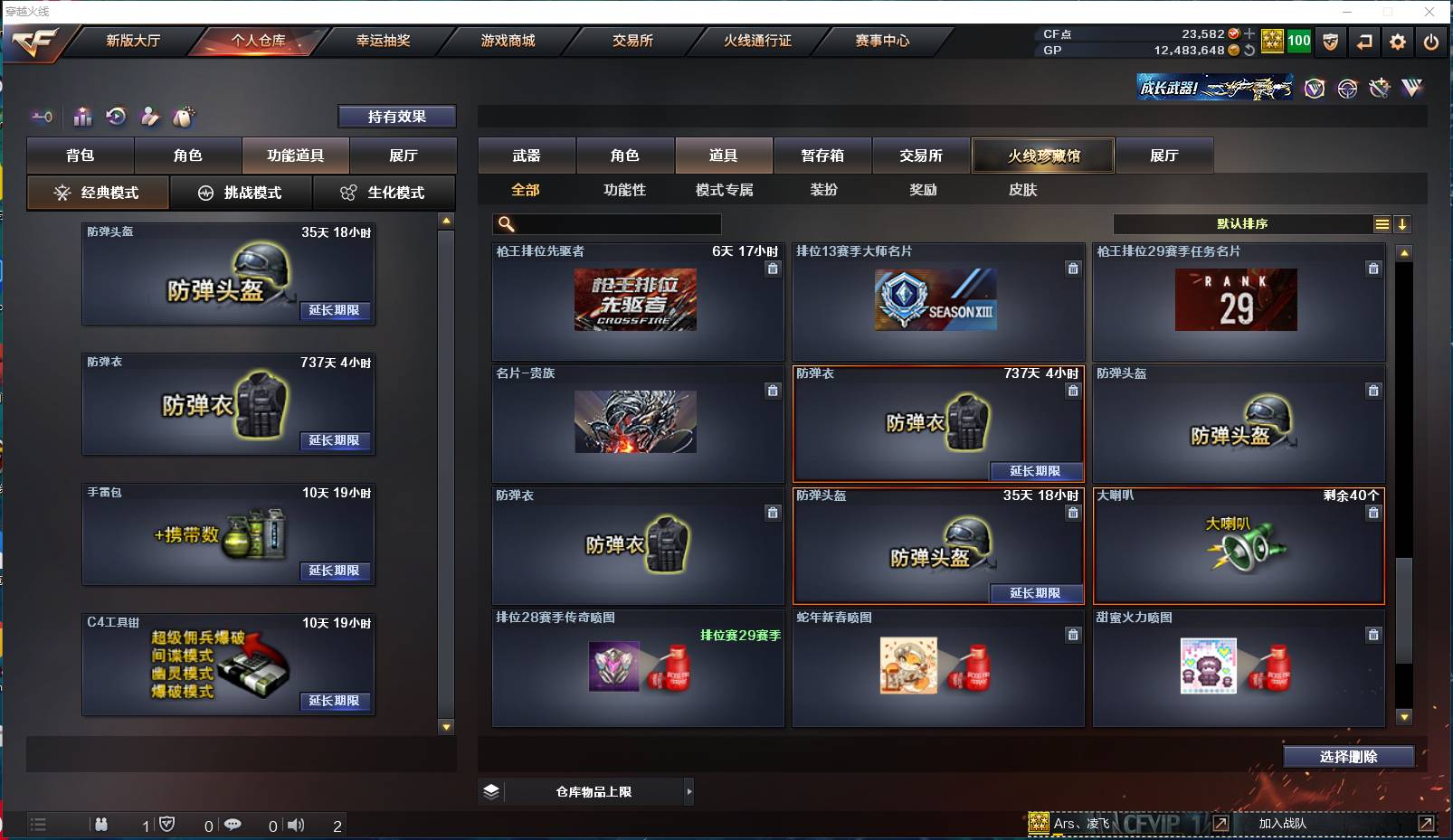Toggle the list view icon beside 默认排序
This screenshot has height=840, width=1453.
1382,223
